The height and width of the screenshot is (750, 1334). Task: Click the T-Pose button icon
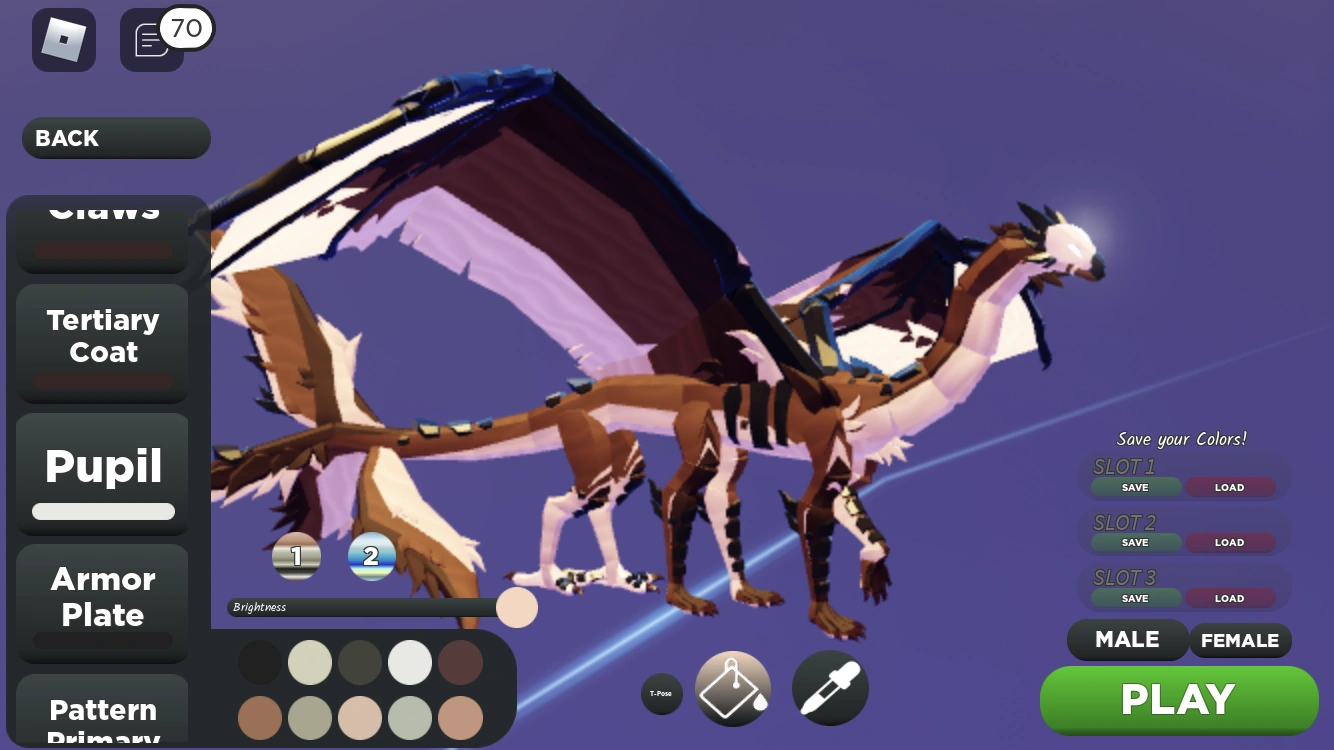tap(662, 692)
